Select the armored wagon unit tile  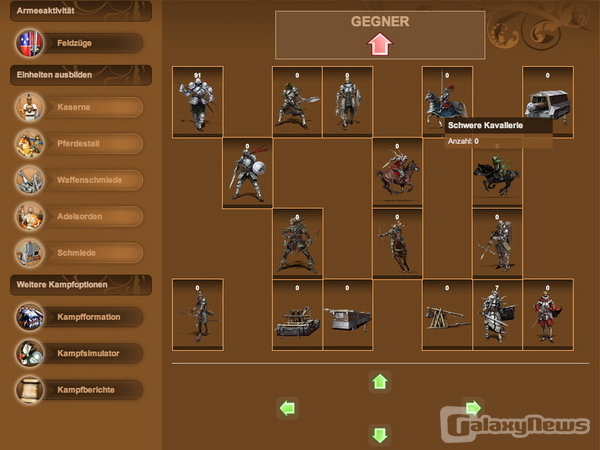548,102
